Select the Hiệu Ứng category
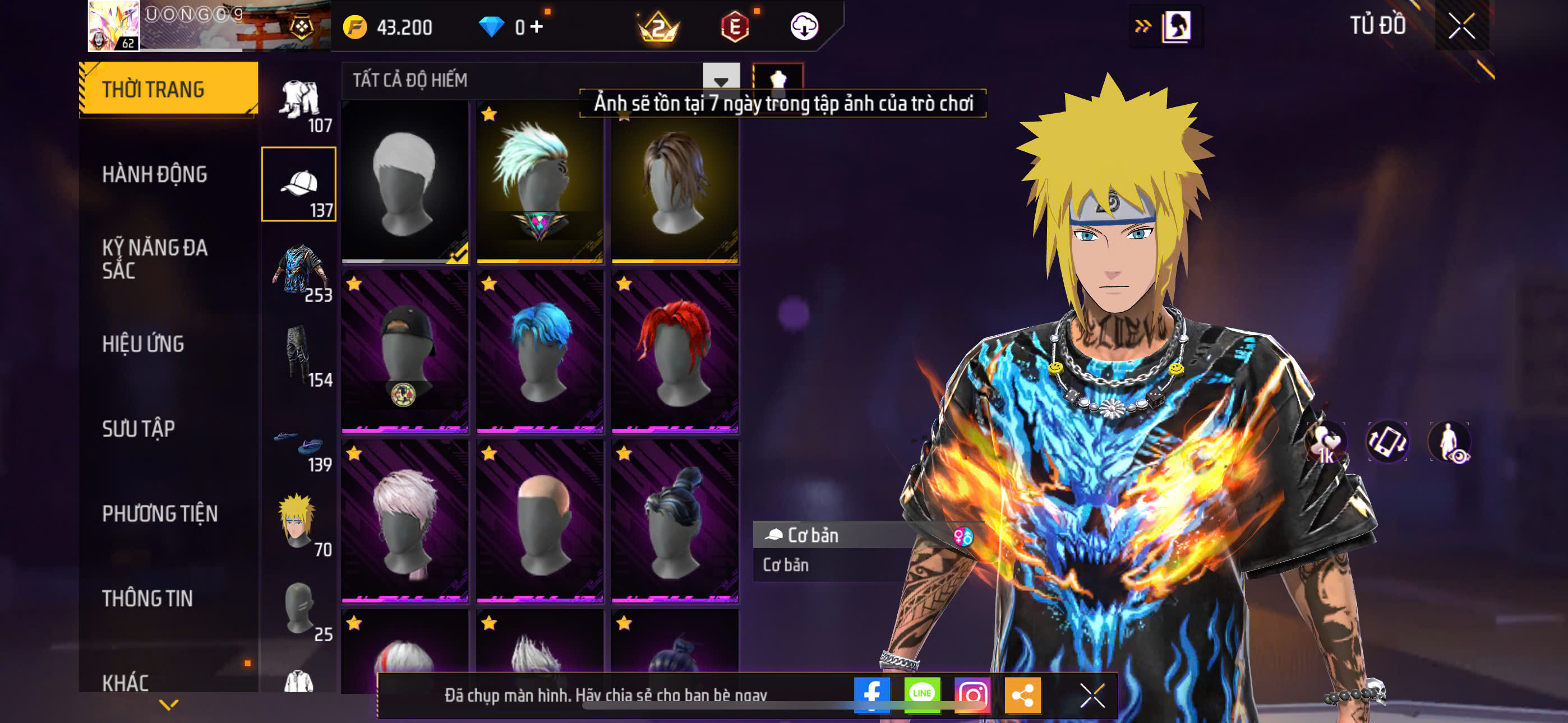The width and height of the screenshot is (1568, 723). tap(143, 344)
